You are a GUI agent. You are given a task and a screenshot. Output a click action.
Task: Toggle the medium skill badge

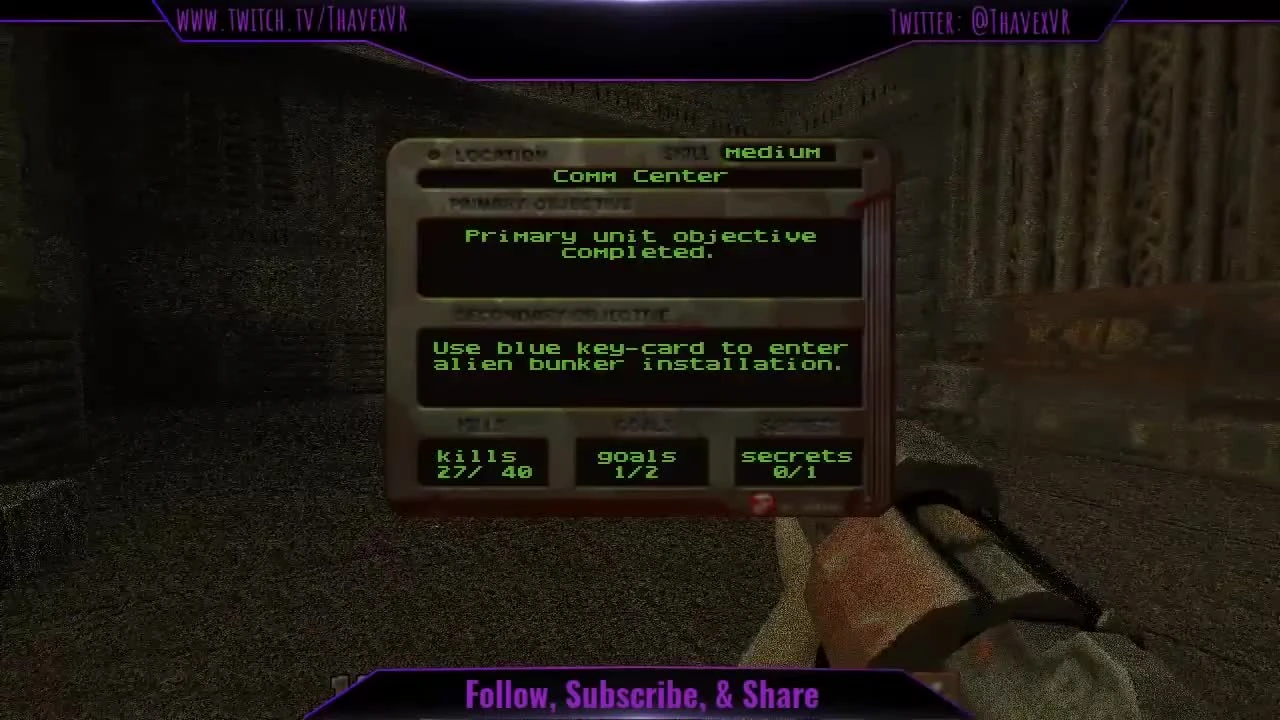tap(774, 152)
